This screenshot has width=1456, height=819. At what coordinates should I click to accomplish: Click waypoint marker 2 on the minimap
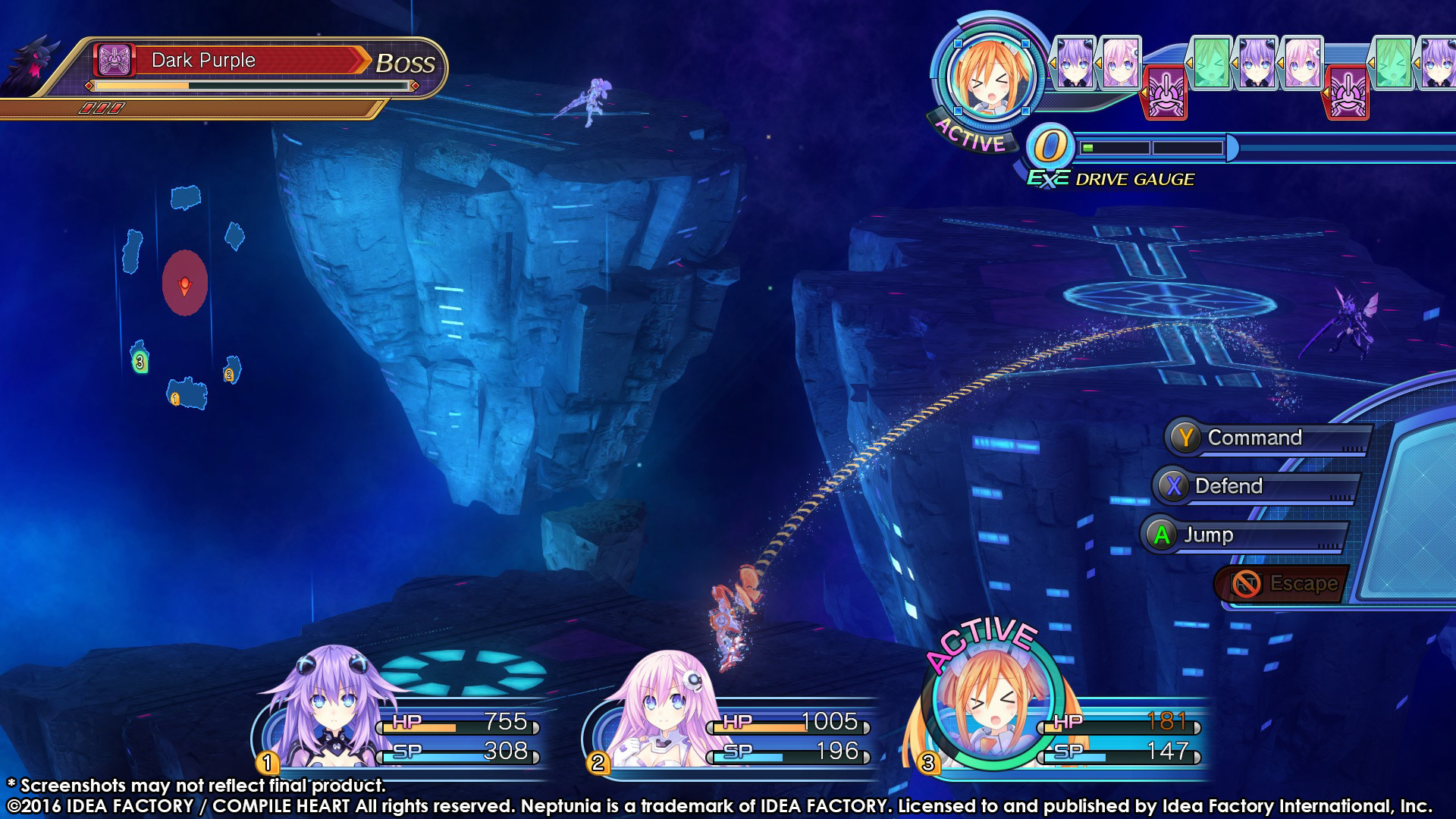point(229,374)
